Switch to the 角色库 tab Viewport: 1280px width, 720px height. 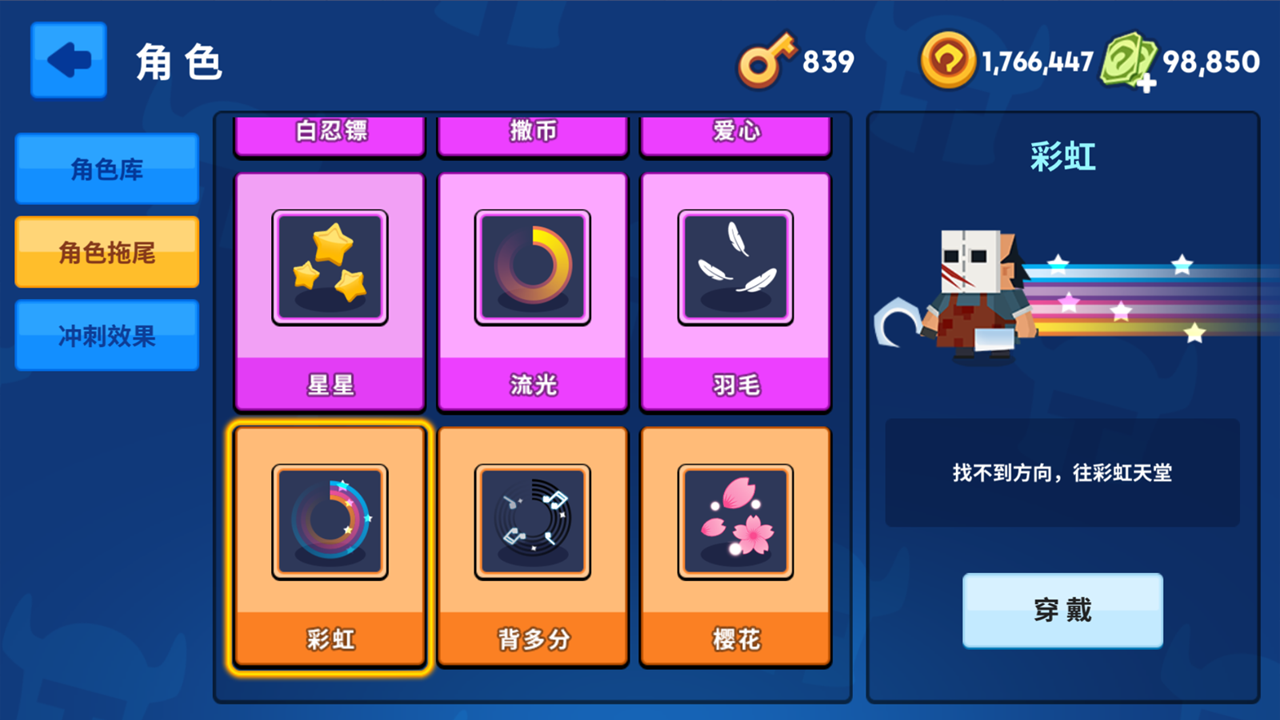106,169
